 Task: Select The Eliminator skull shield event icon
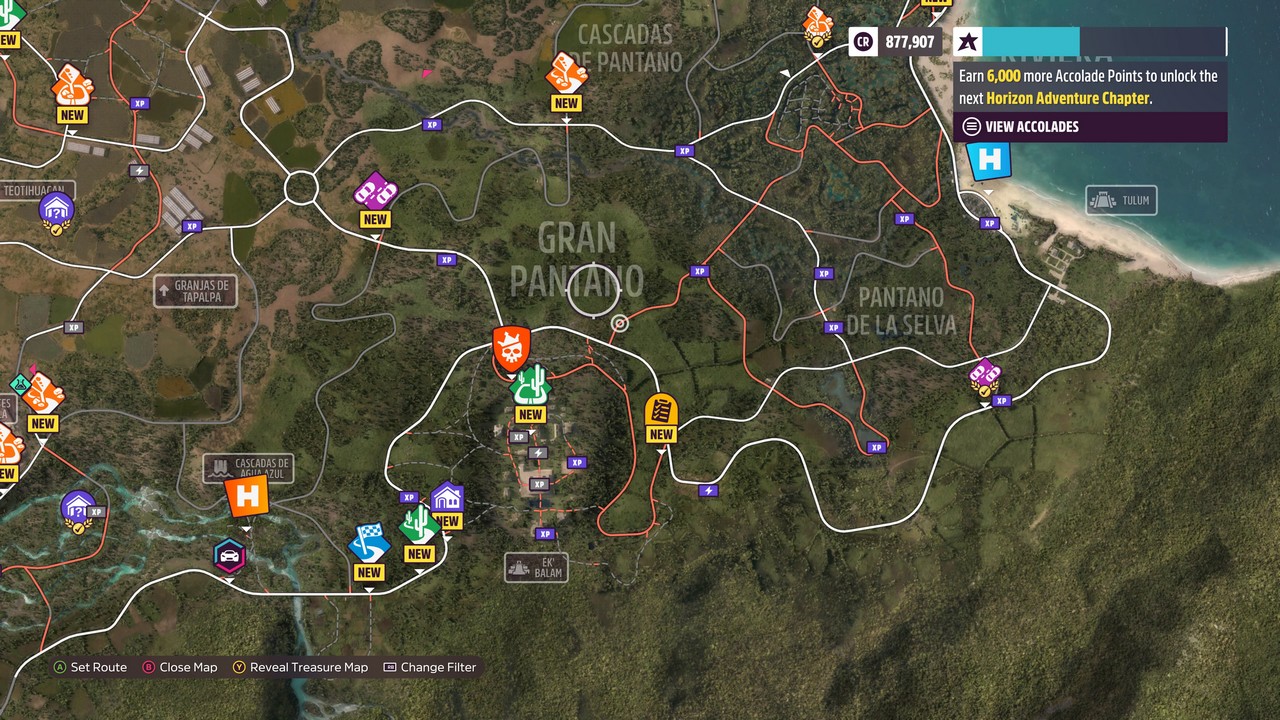pyautogui.click(x=510, y=350)
